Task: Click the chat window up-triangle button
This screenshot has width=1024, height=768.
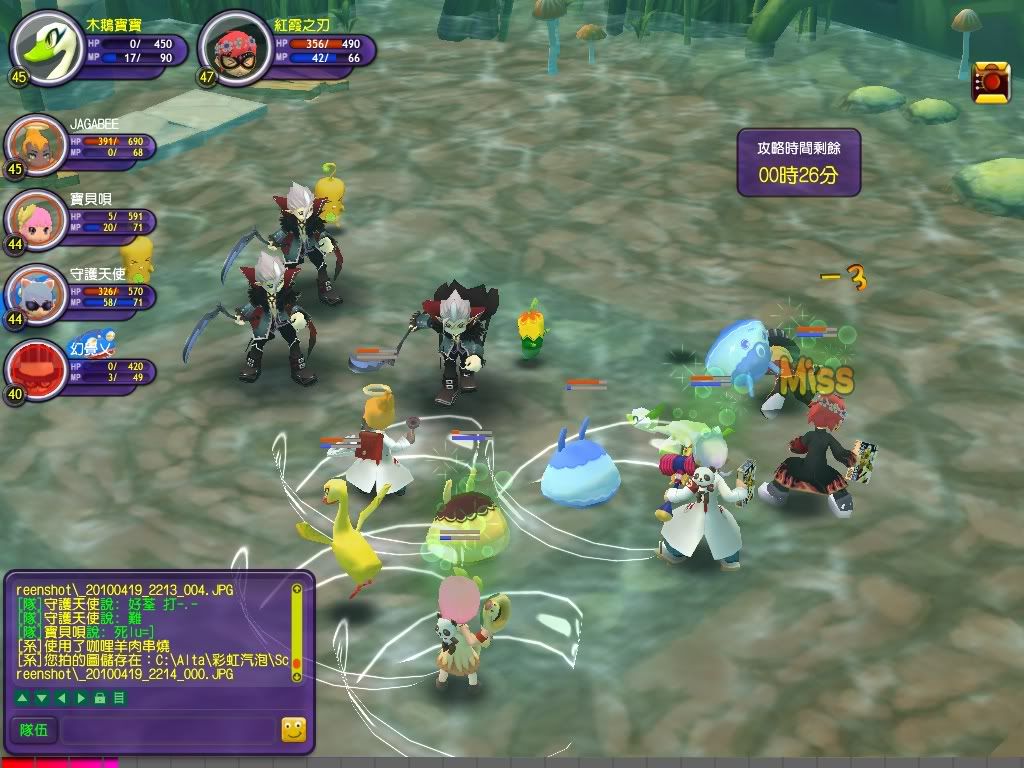Action: click(23, 697)
